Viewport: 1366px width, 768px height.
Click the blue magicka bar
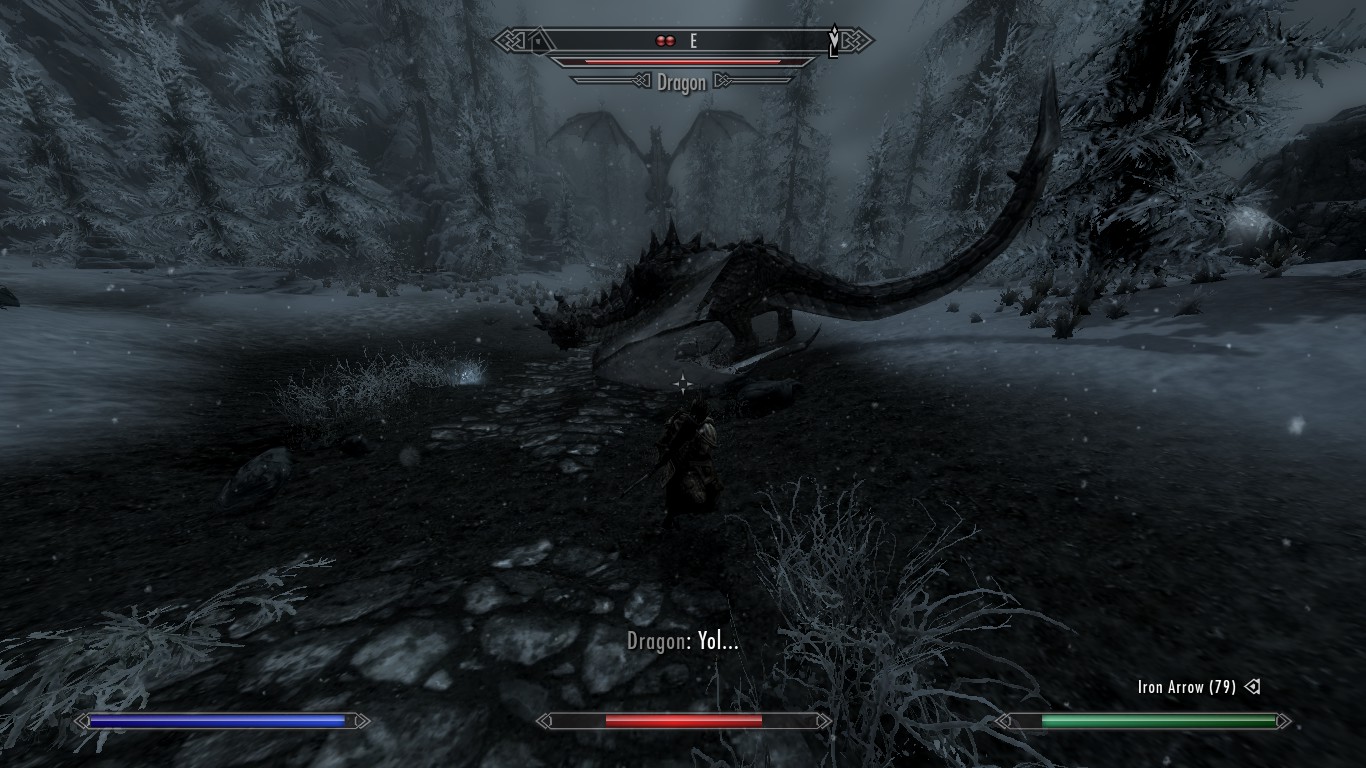click(x=215, y=719)
